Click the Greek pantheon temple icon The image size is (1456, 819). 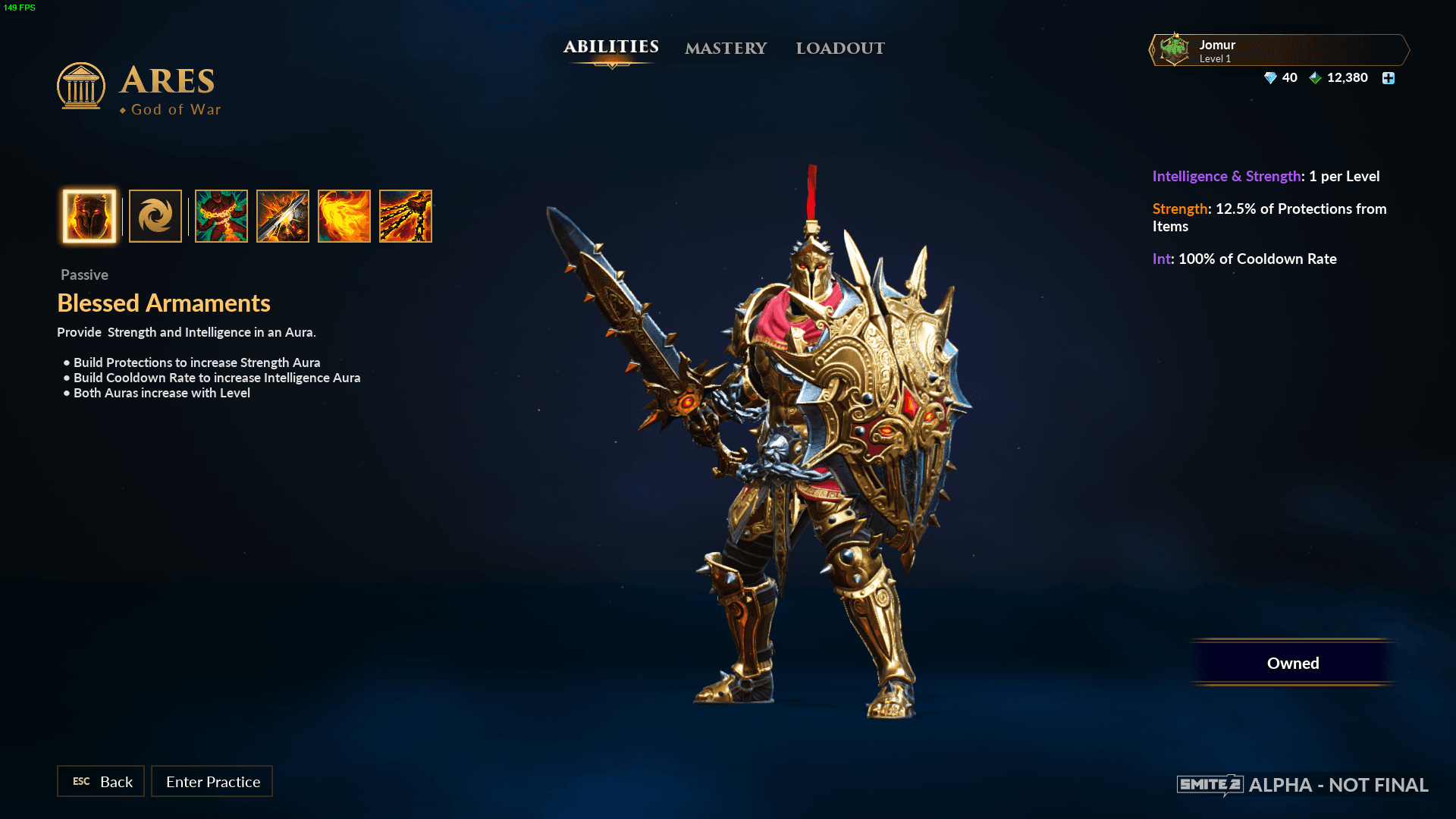click(x=81, y=86)
